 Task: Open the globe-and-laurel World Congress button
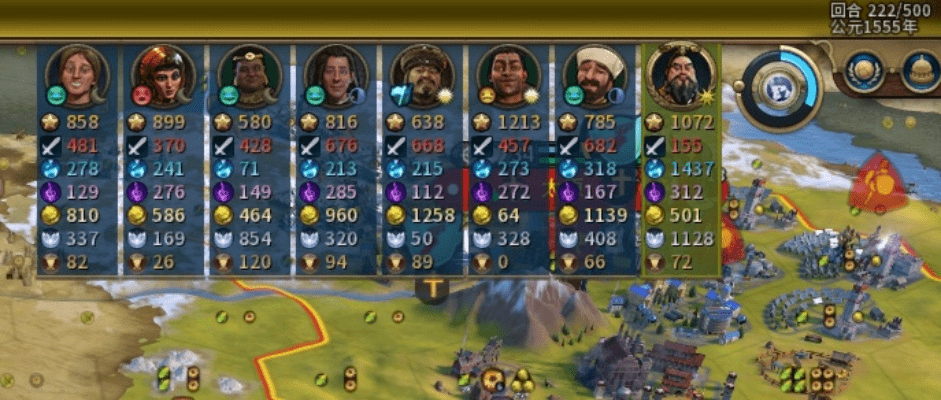click(x=863, y=70)
